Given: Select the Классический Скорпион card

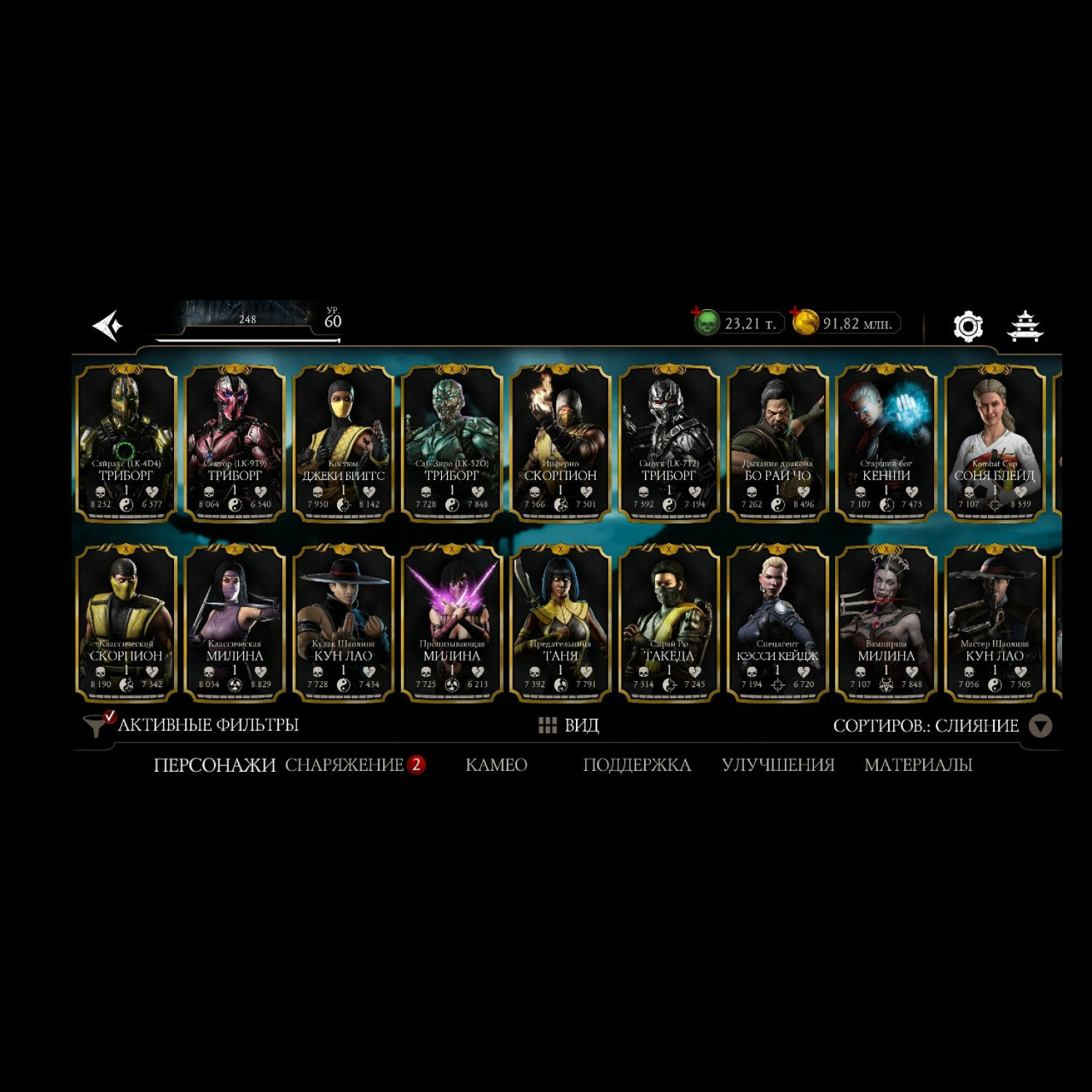Looking at the screenshot, I should pos(126,623).
